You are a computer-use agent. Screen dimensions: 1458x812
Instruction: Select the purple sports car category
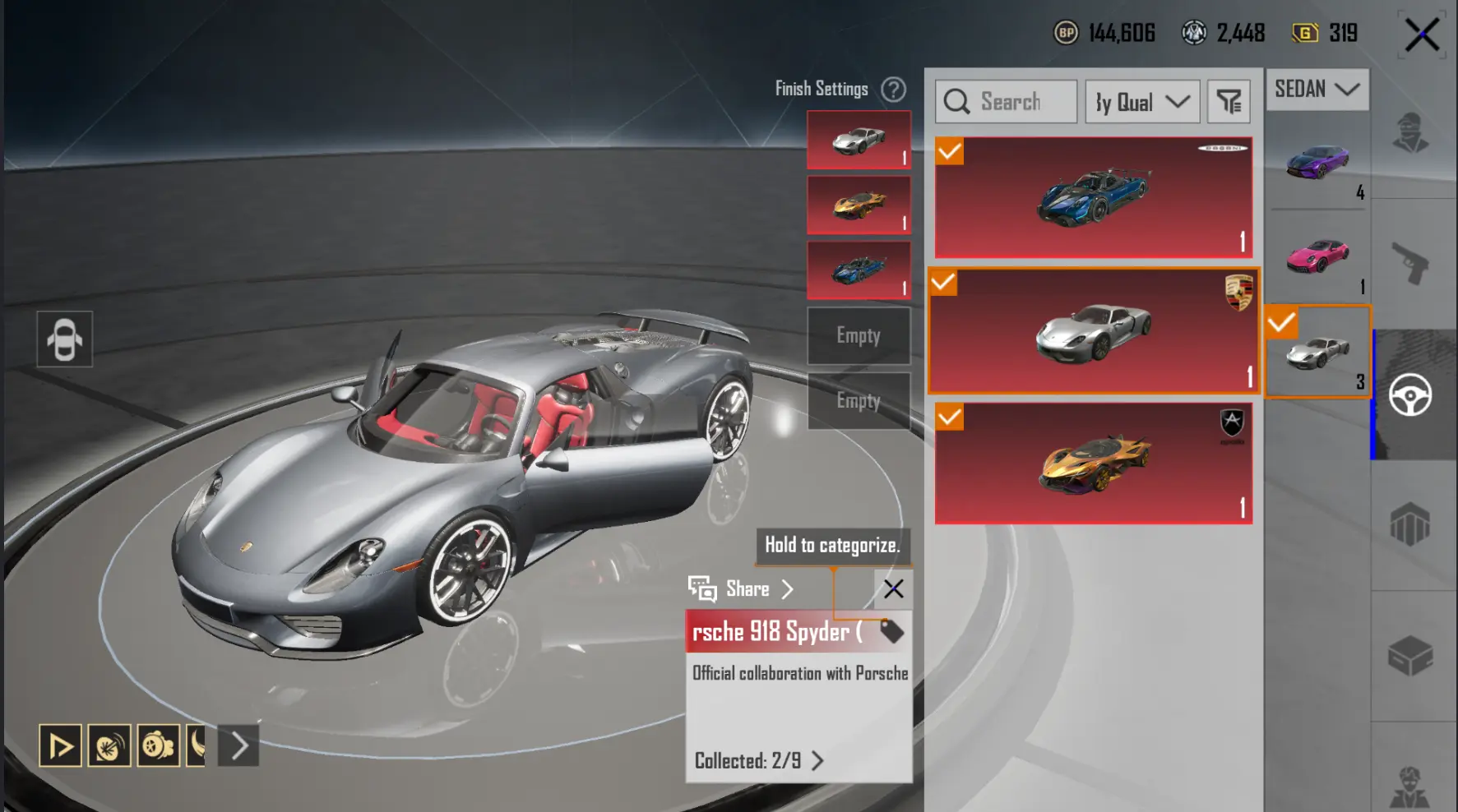(x=1317, y=162)
